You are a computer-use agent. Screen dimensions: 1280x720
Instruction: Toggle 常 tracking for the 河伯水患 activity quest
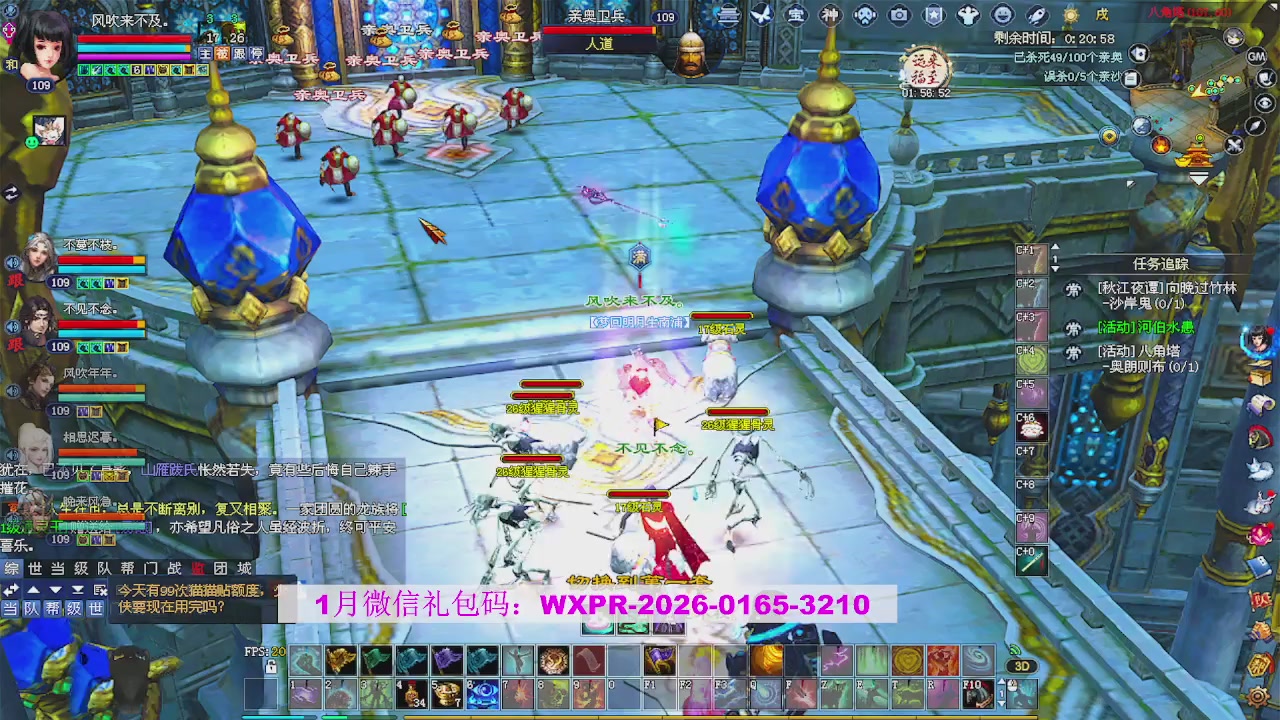[1072, 327]
